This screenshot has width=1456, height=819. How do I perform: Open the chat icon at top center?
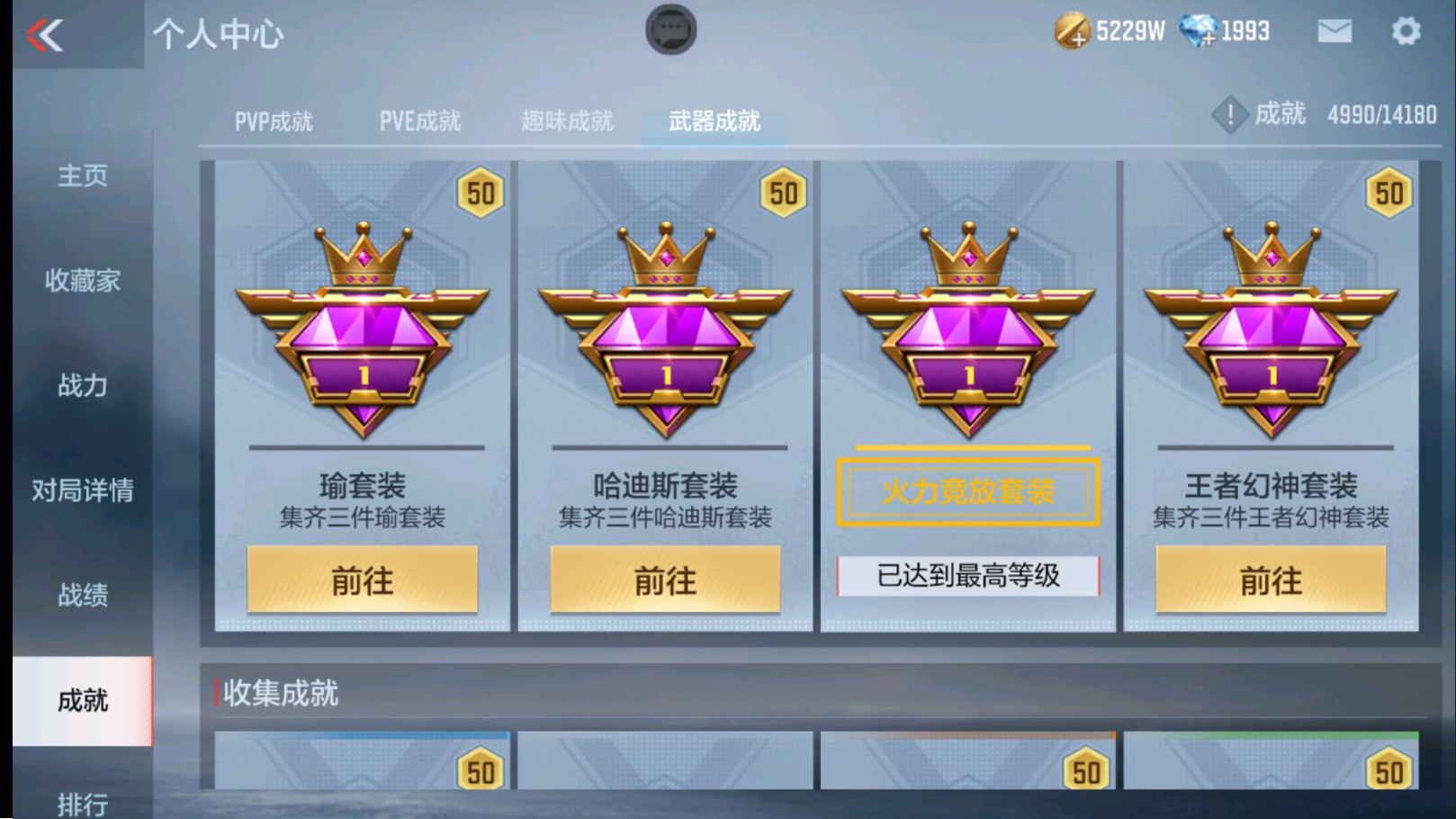pyautogui.click(x=670, y=29)
